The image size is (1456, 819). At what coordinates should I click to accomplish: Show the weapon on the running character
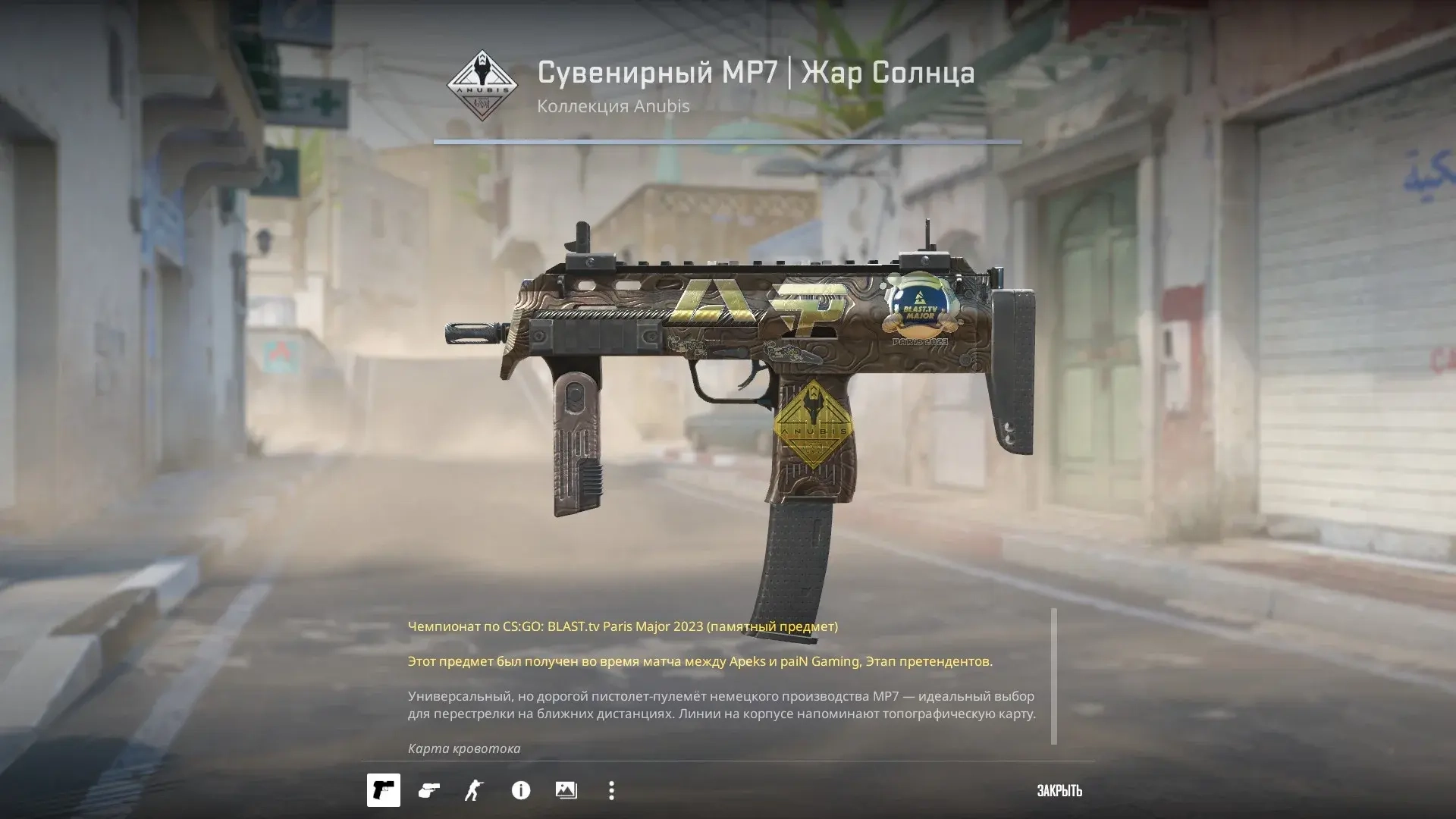pos(474,790)
